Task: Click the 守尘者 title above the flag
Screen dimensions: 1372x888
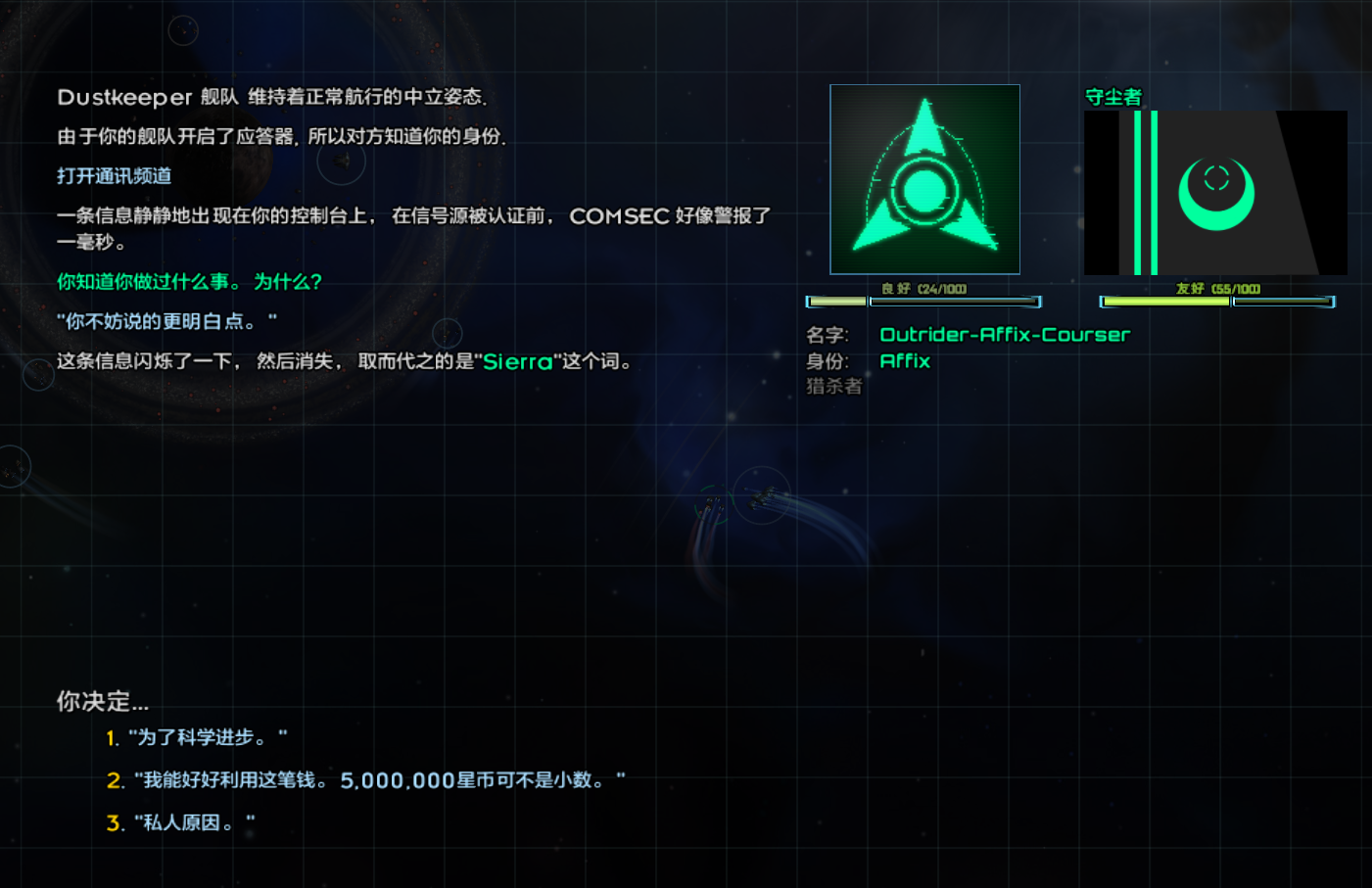Action: click(1112, 98)
